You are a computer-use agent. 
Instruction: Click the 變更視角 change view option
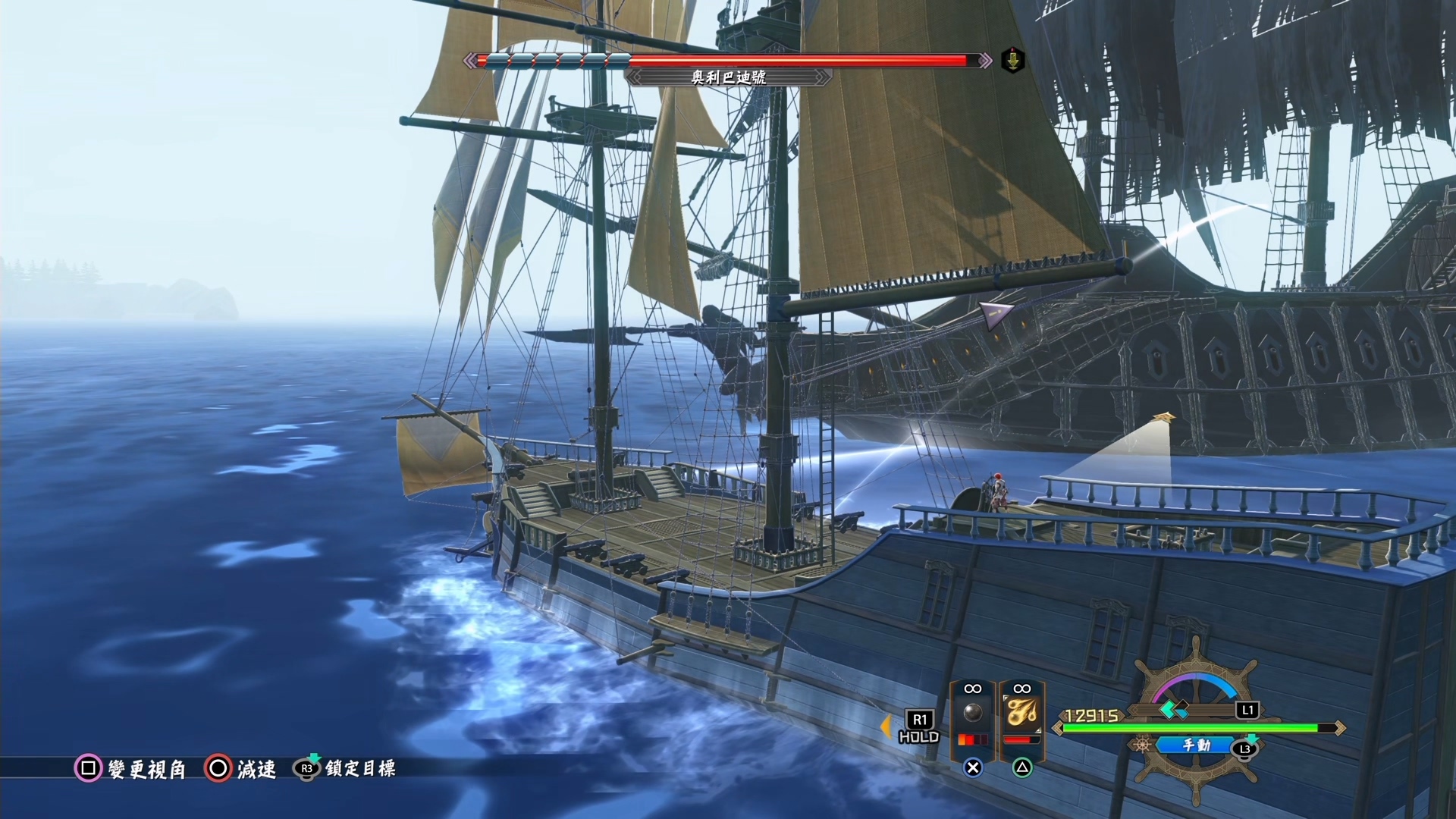pyautogui.click(x=130, y=769)
